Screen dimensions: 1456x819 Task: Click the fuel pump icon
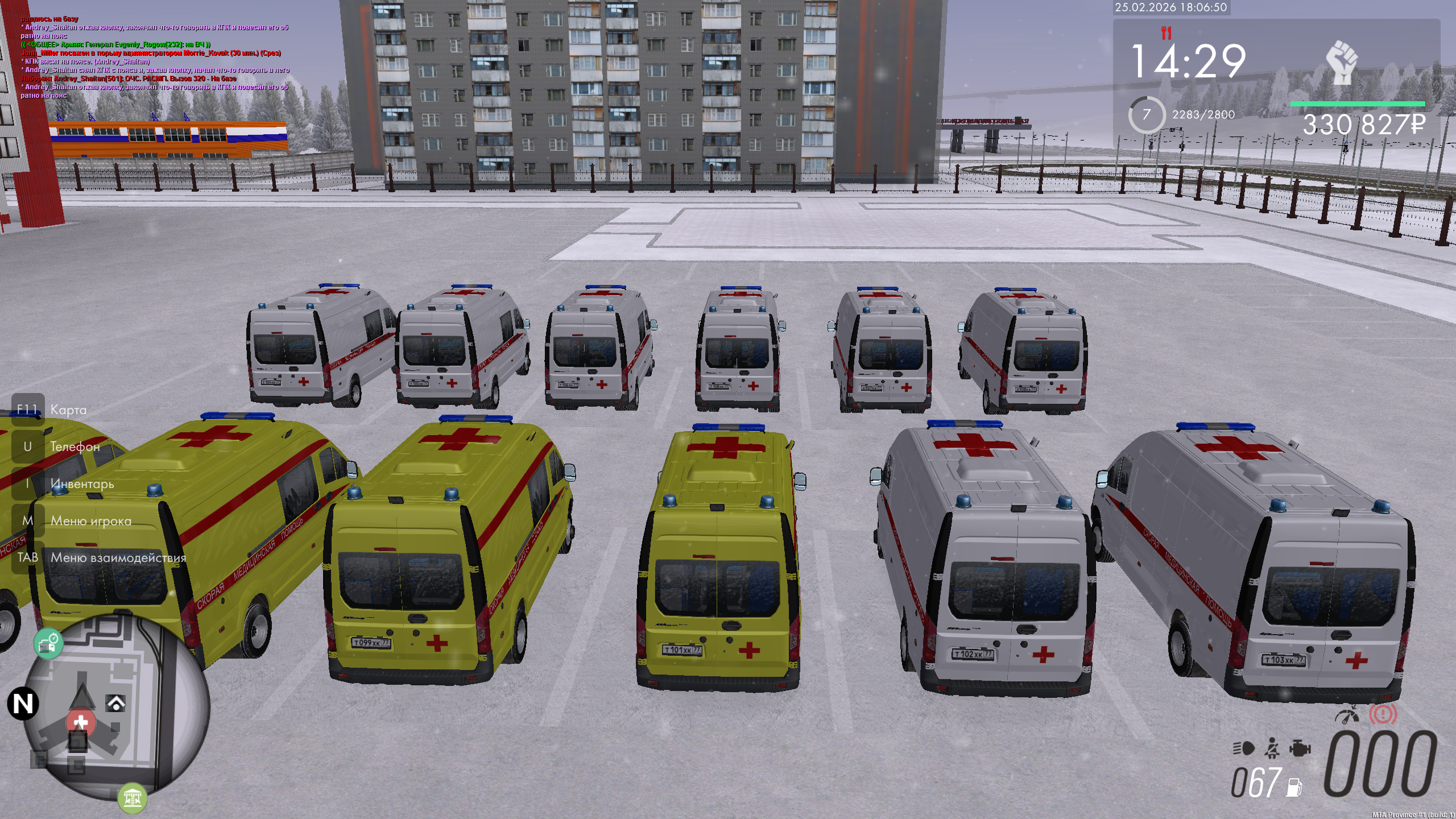1294,787
